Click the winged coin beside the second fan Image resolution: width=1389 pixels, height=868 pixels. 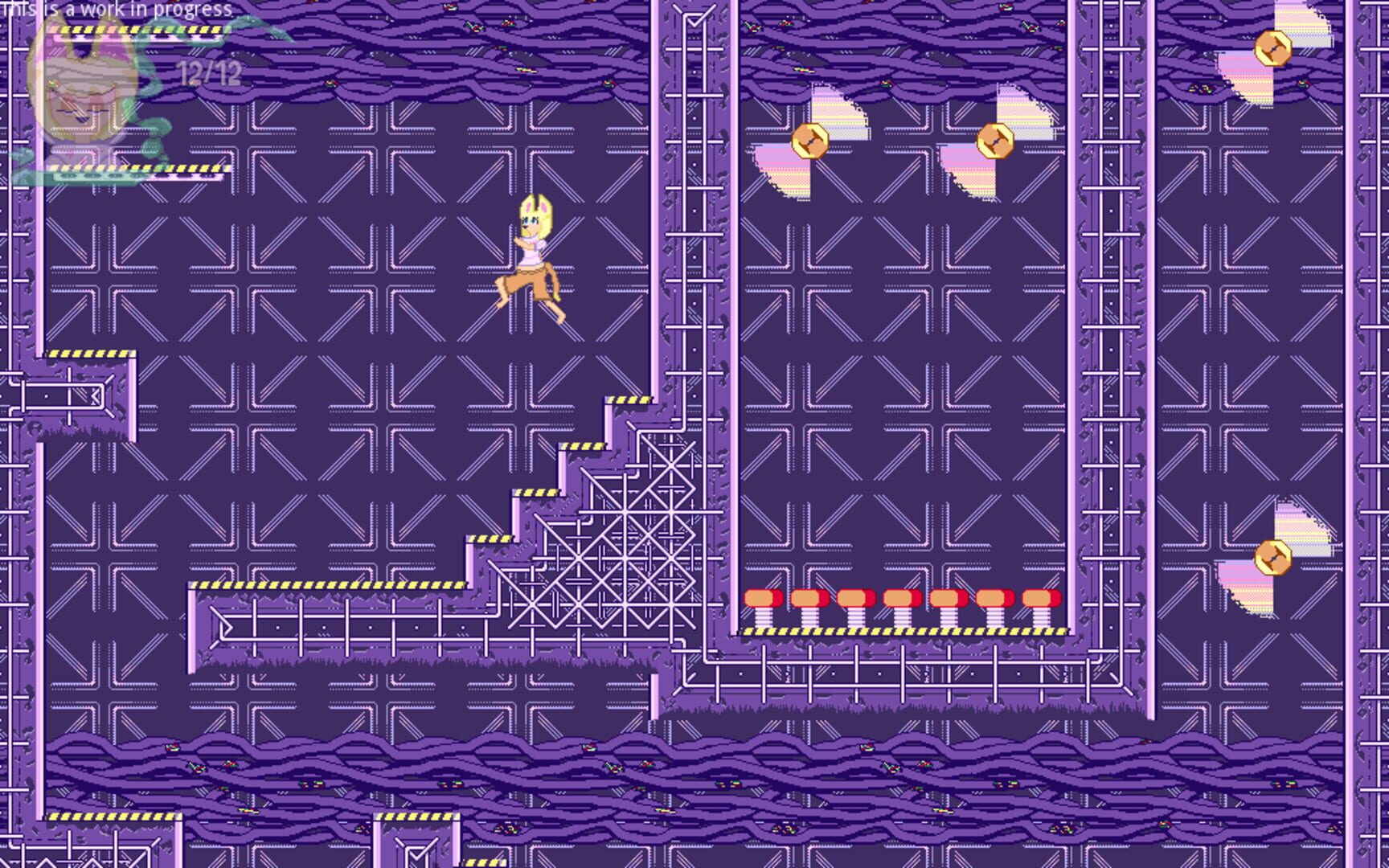tap(997, 143)
